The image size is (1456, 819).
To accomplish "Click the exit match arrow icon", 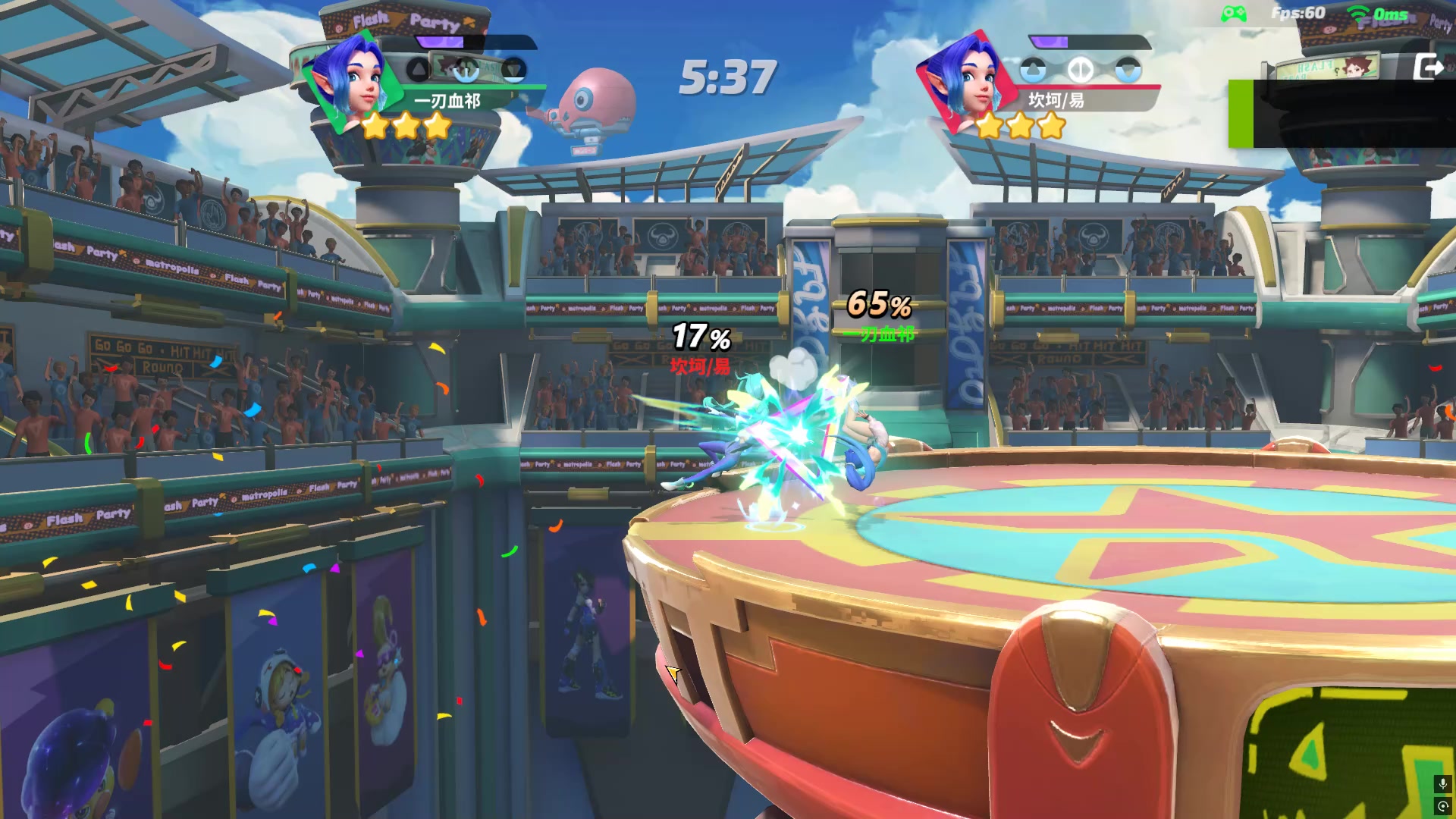I will [x=1429, y=67].
